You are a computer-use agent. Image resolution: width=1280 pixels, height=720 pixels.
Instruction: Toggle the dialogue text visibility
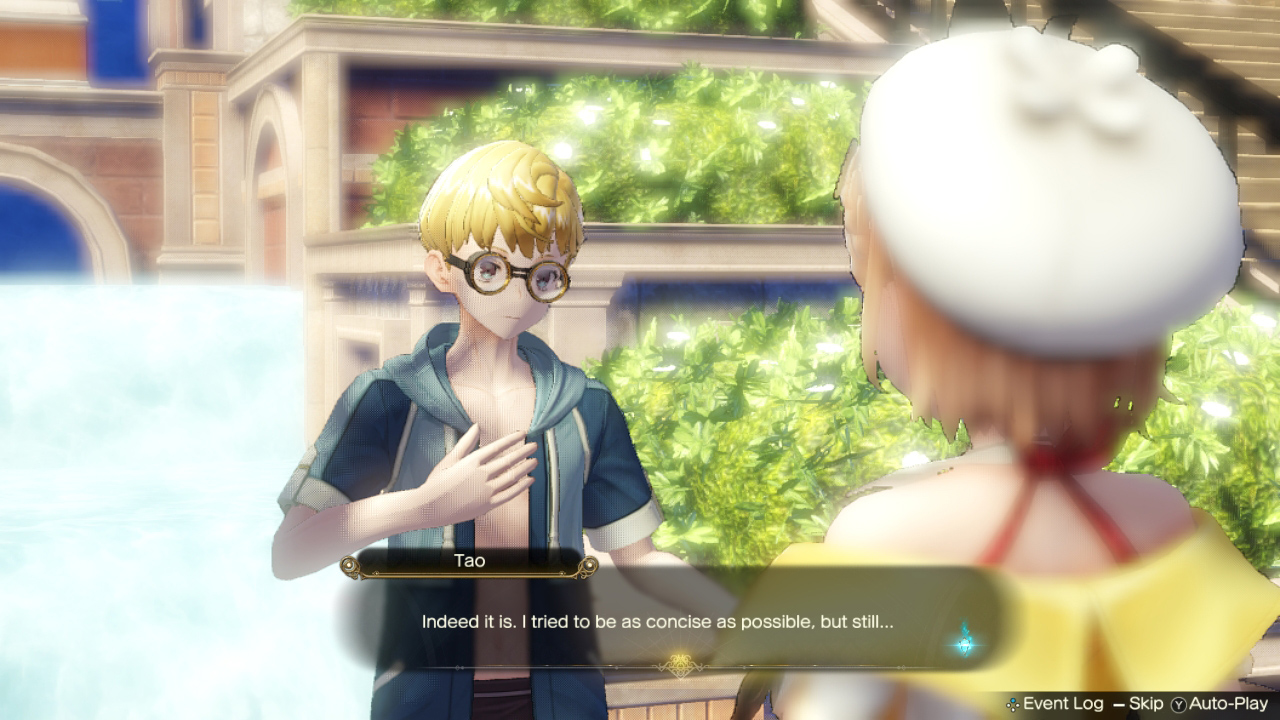pyautogui.click(x=660, y=622)
